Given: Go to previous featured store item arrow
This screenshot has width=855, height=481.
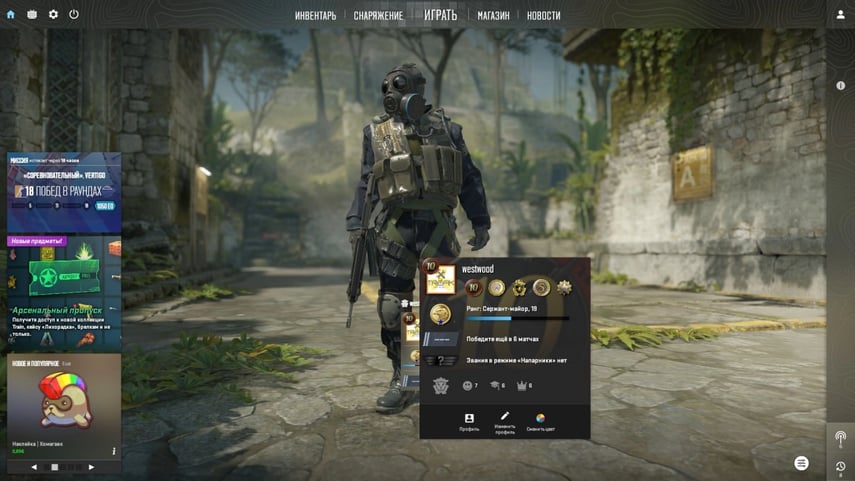Looking at the screenshot, I should [34, 467].
